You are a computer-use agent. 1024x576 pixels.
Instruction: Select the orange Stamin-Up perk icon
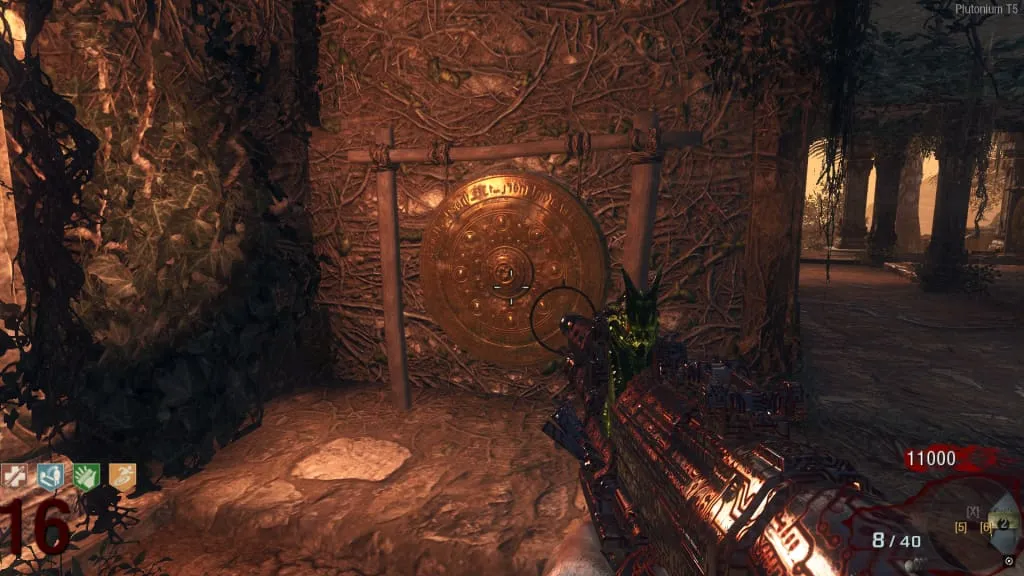coord(122,478)
